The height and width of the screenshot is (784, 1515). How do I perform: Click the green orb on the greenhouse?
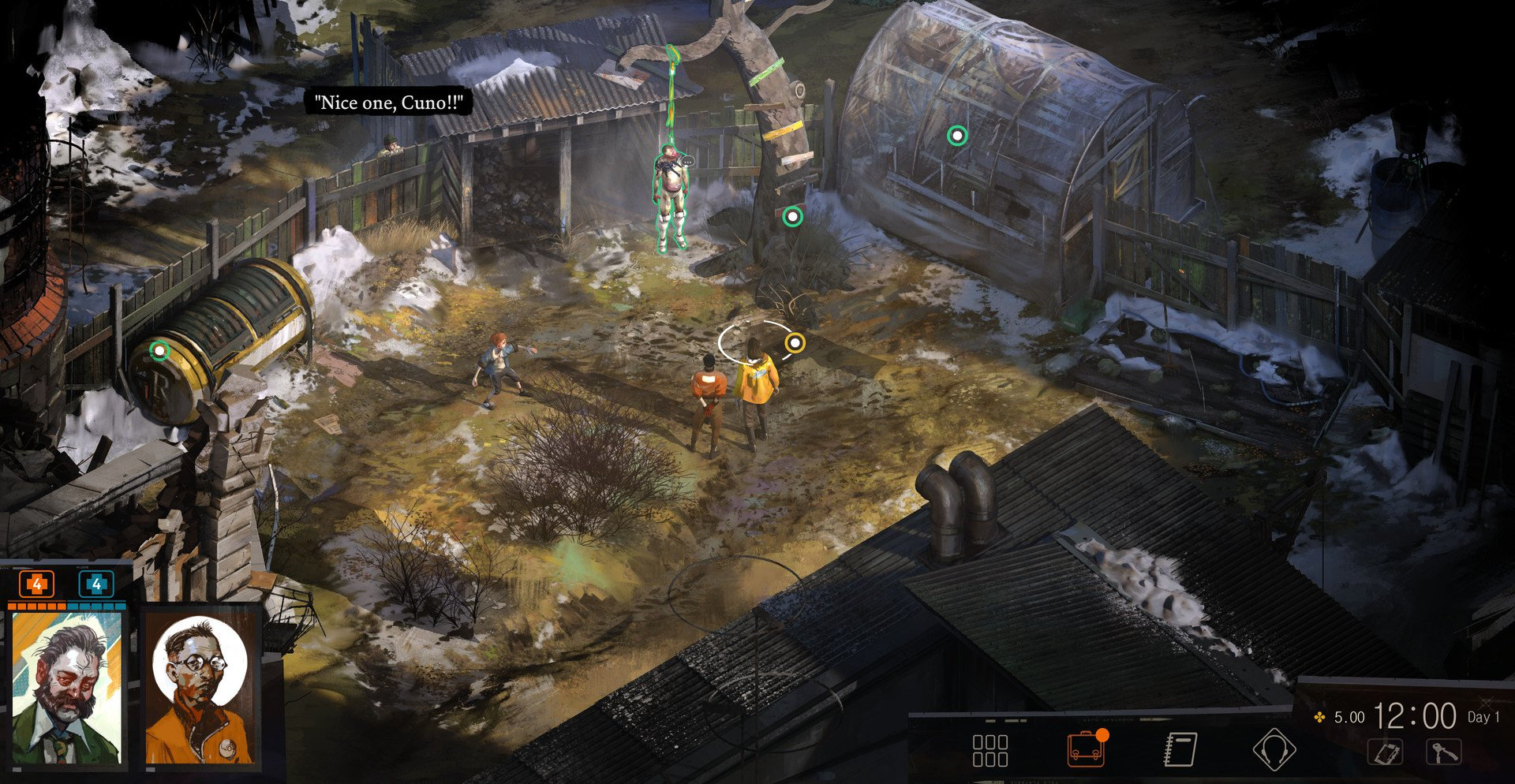[x=957, y=136]
